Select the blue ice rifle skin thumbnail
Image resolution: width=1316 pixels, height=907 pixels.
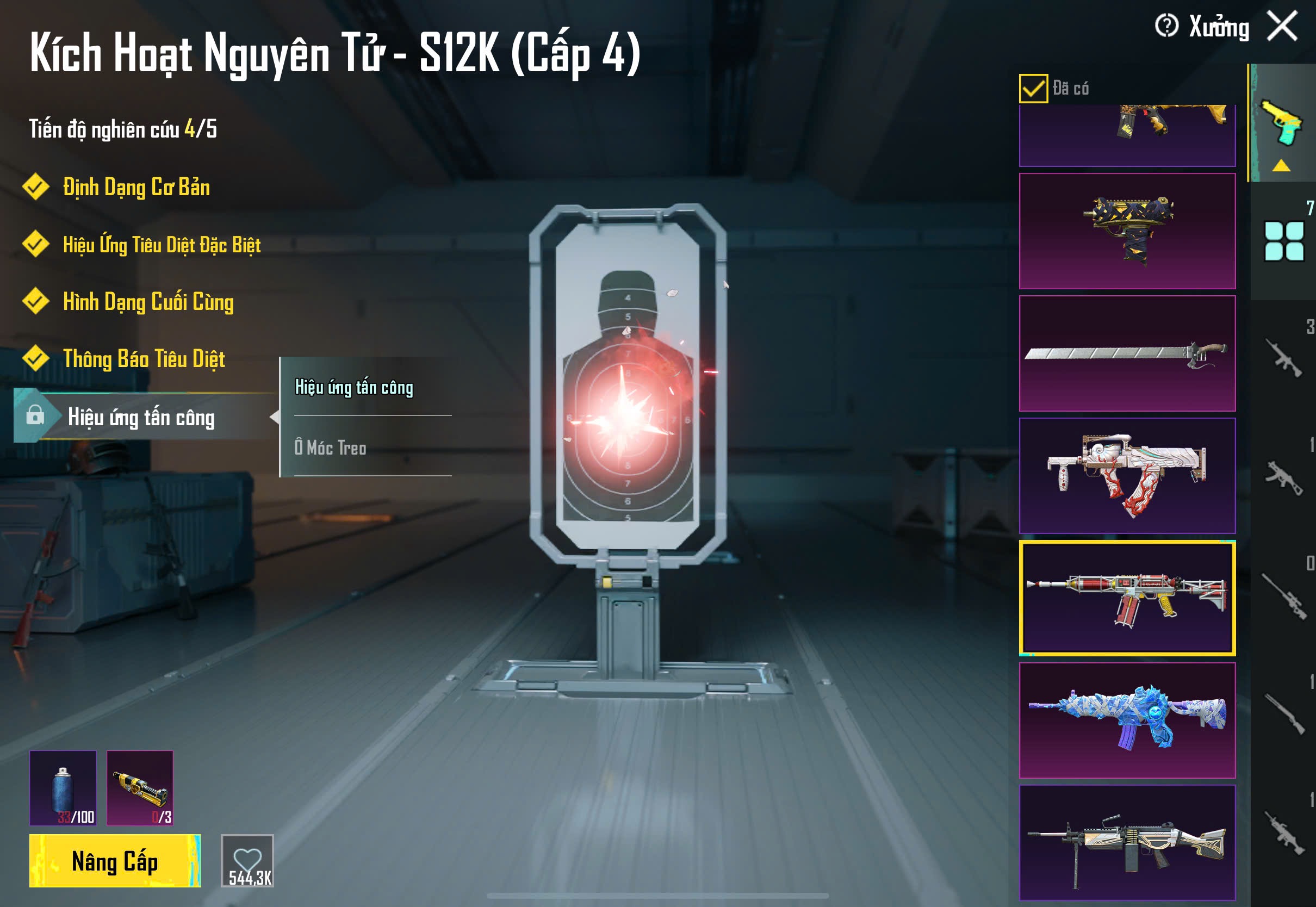[x=1127, y=720]
